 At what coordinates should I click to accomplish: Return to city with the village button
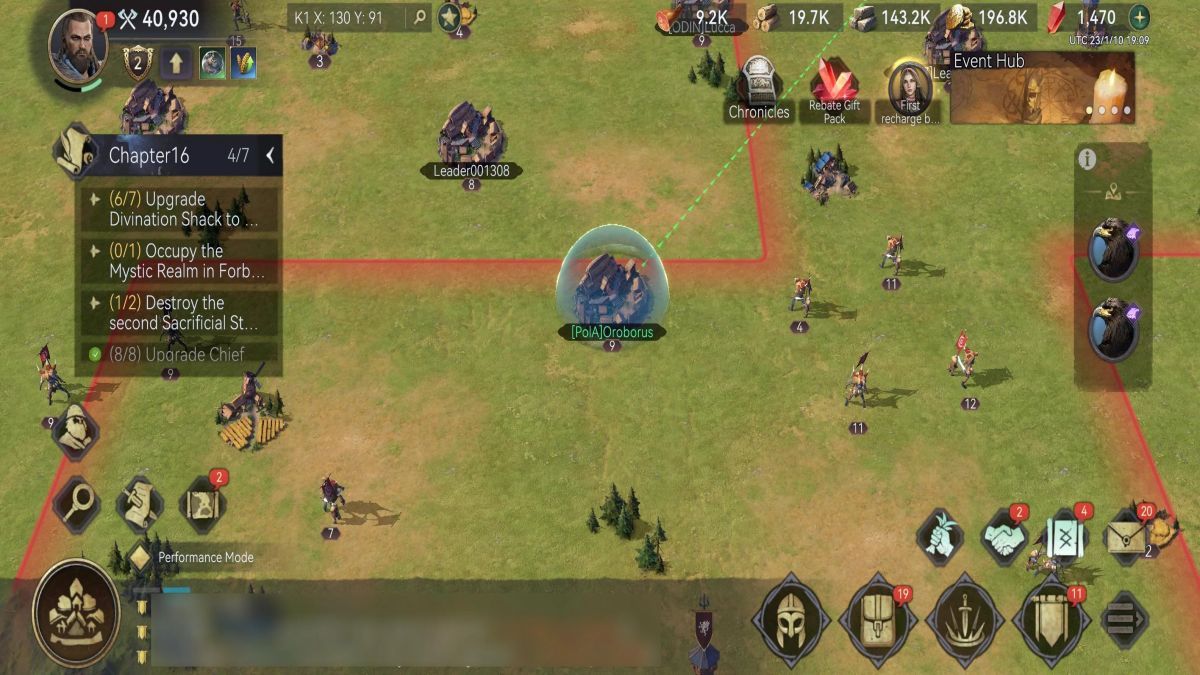tap(76, 613)
